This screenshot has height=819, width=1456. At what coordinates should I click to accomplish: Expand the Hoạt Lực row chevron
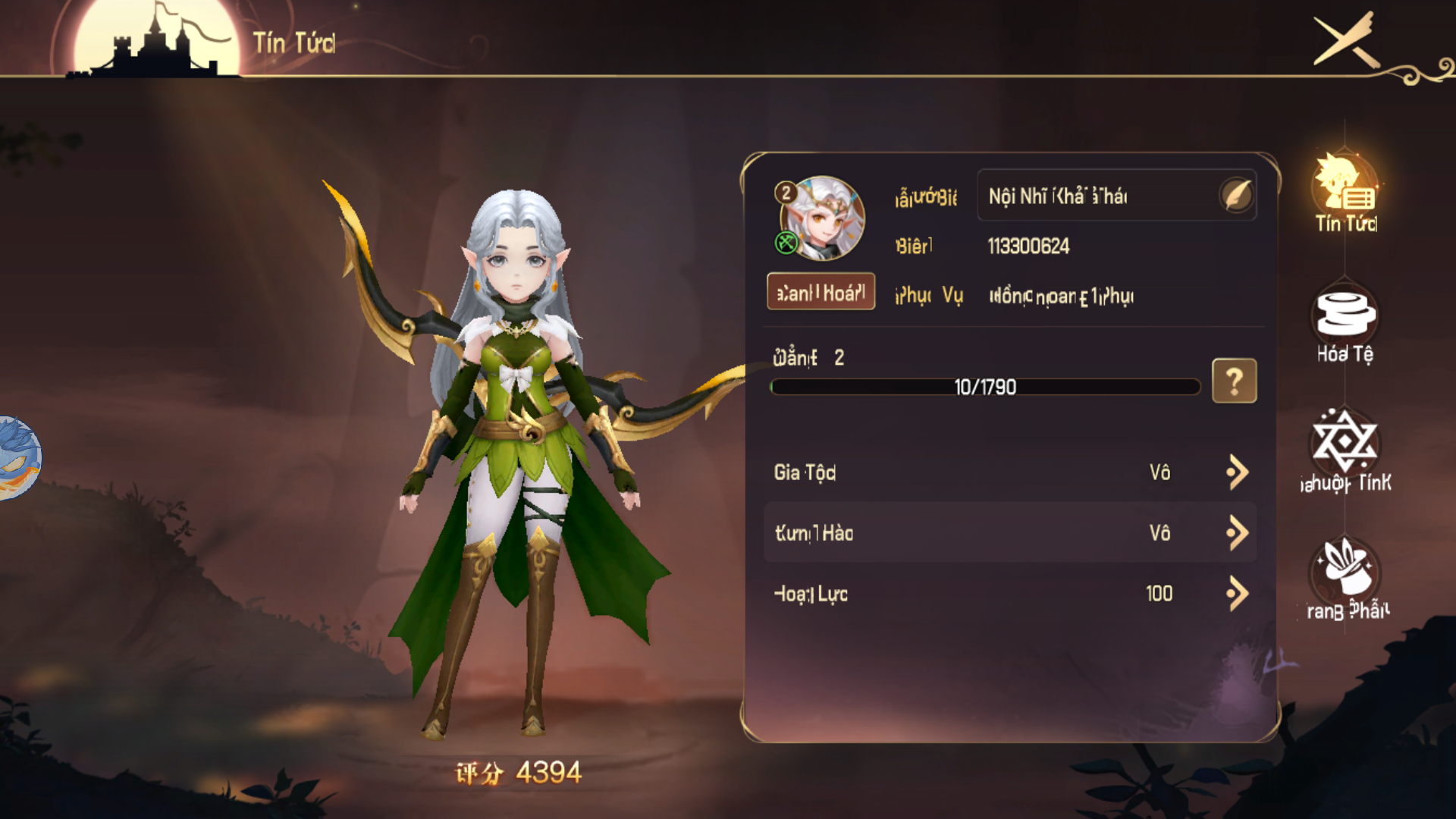[1236, 594]
